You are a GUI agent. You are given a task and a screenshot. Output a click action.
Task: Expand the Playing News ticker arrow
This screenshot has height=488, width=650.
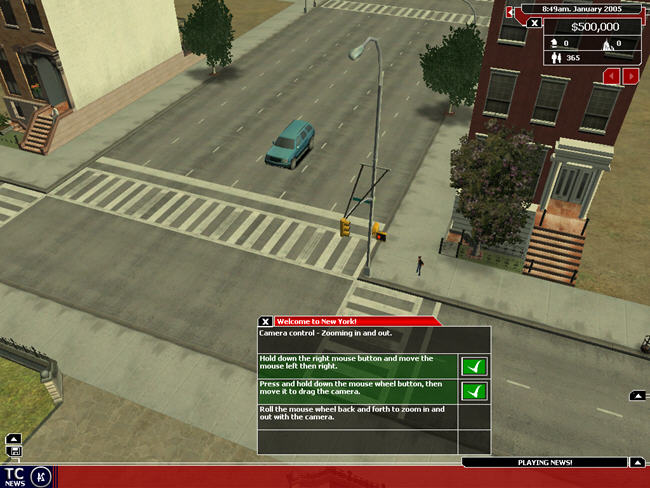click(x=636, y=462)
